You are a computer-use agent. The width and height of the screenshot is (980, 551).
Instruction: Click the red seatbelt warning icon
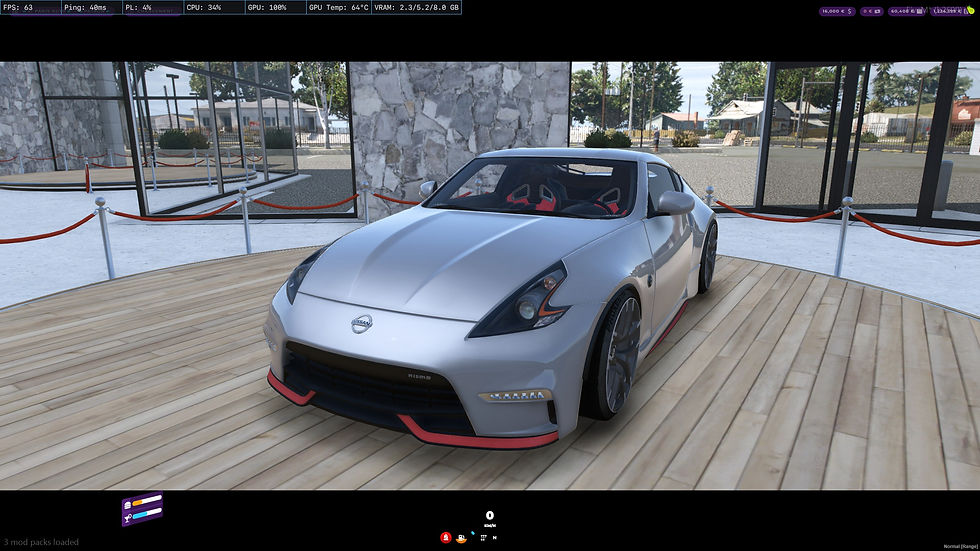click(445, 537)
